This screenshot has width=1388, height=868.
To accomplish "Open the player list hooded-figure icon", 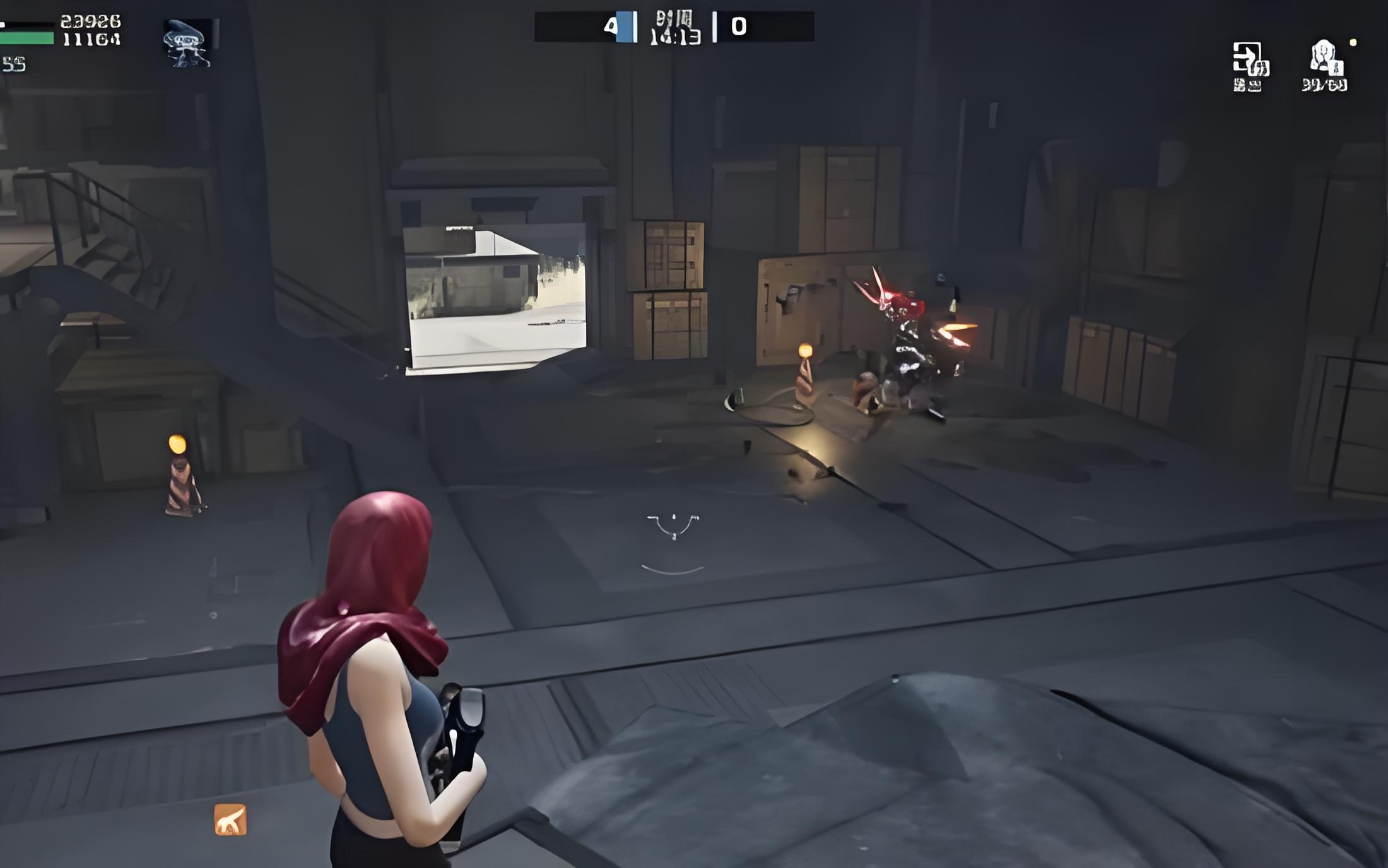I will pyautogui.click(x=1325, y=59).
